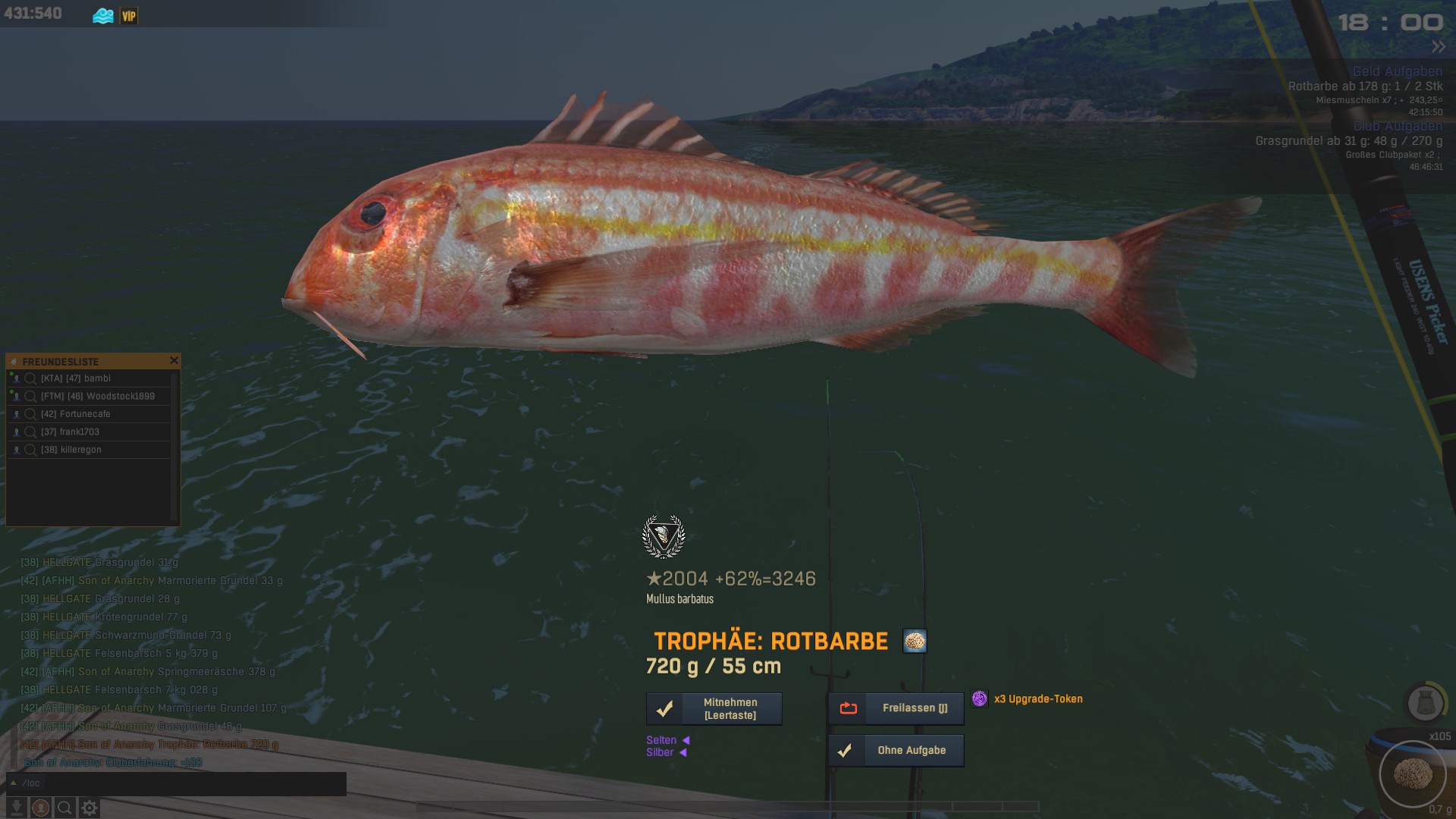Open the magnifying glass search below the chat
The width and height of the screenshot is (1456, 819).
tap(65, 808)
